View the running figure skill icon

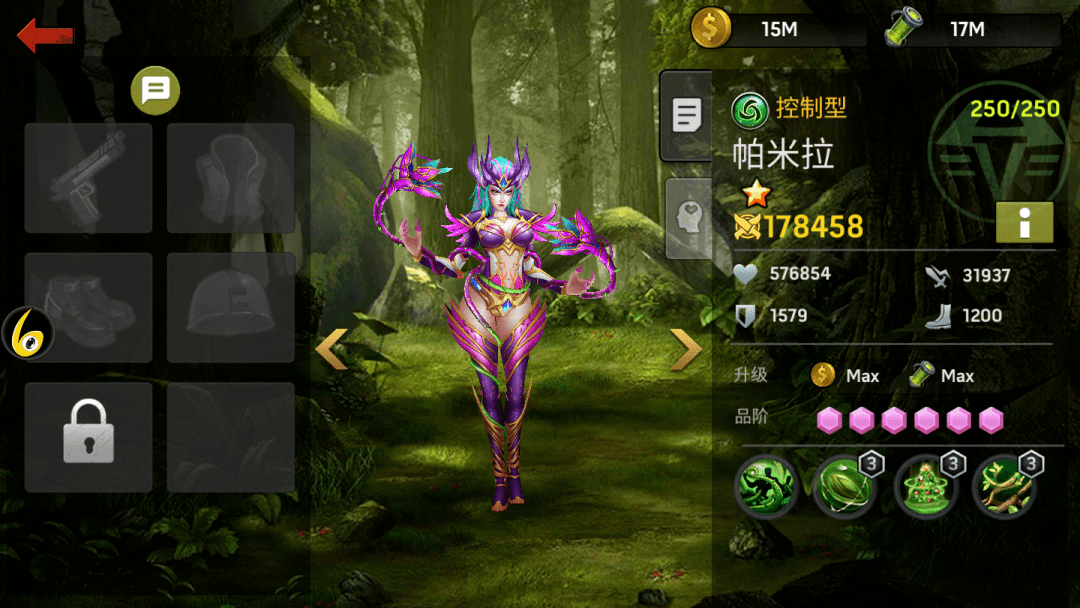point(766,486)
